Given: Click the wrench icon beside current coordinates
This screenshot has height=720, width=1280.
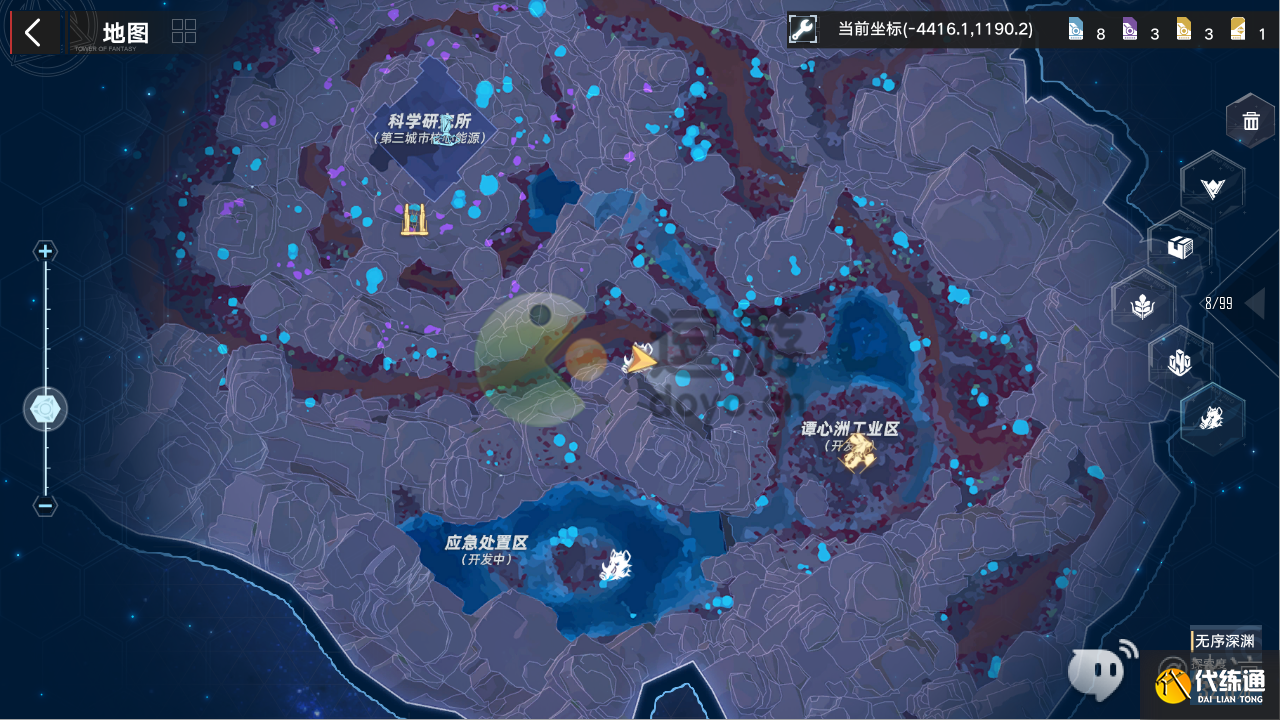Looking at the screenshot, I should (x=802, y=29).
